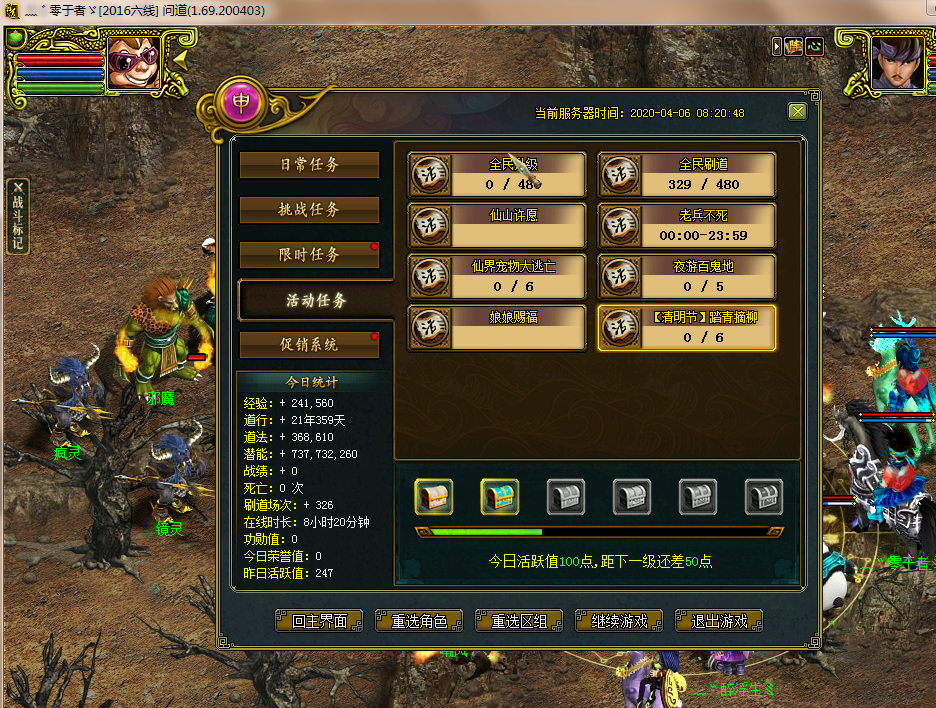Show the 促销系统 tab
The image size is (936, 708).
[x=309, y=344]
